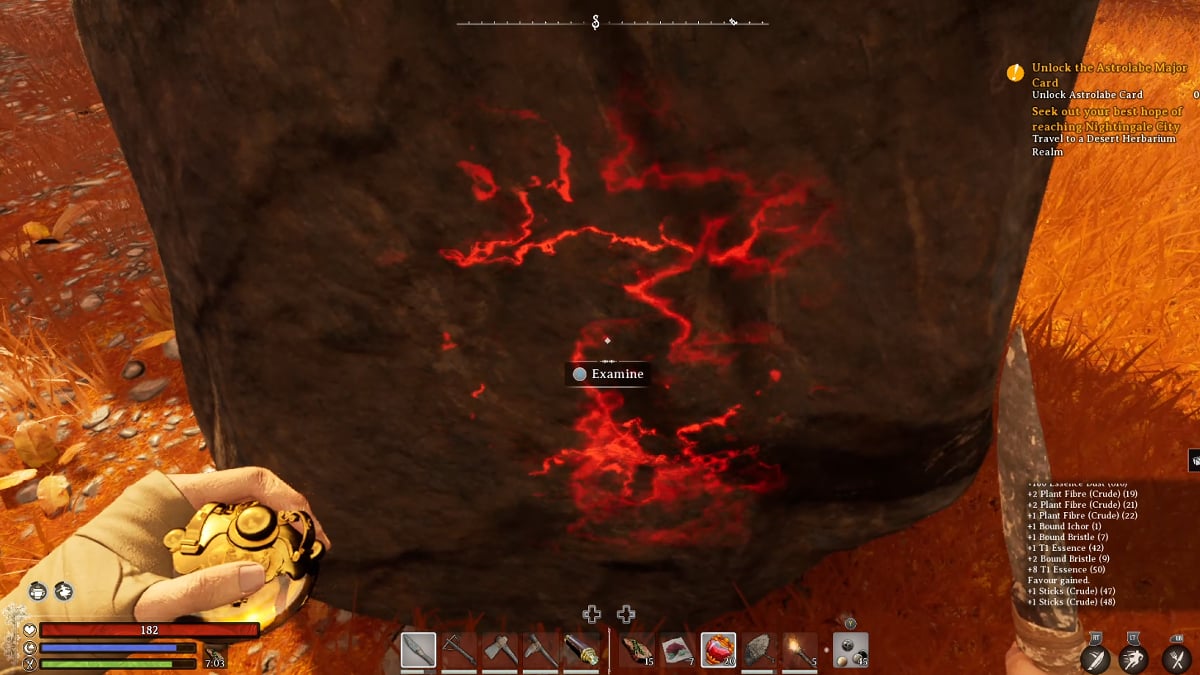
Task: Equip the stone hammer hotbar slot
Action: pyautogui.click(x=758, y=650)
